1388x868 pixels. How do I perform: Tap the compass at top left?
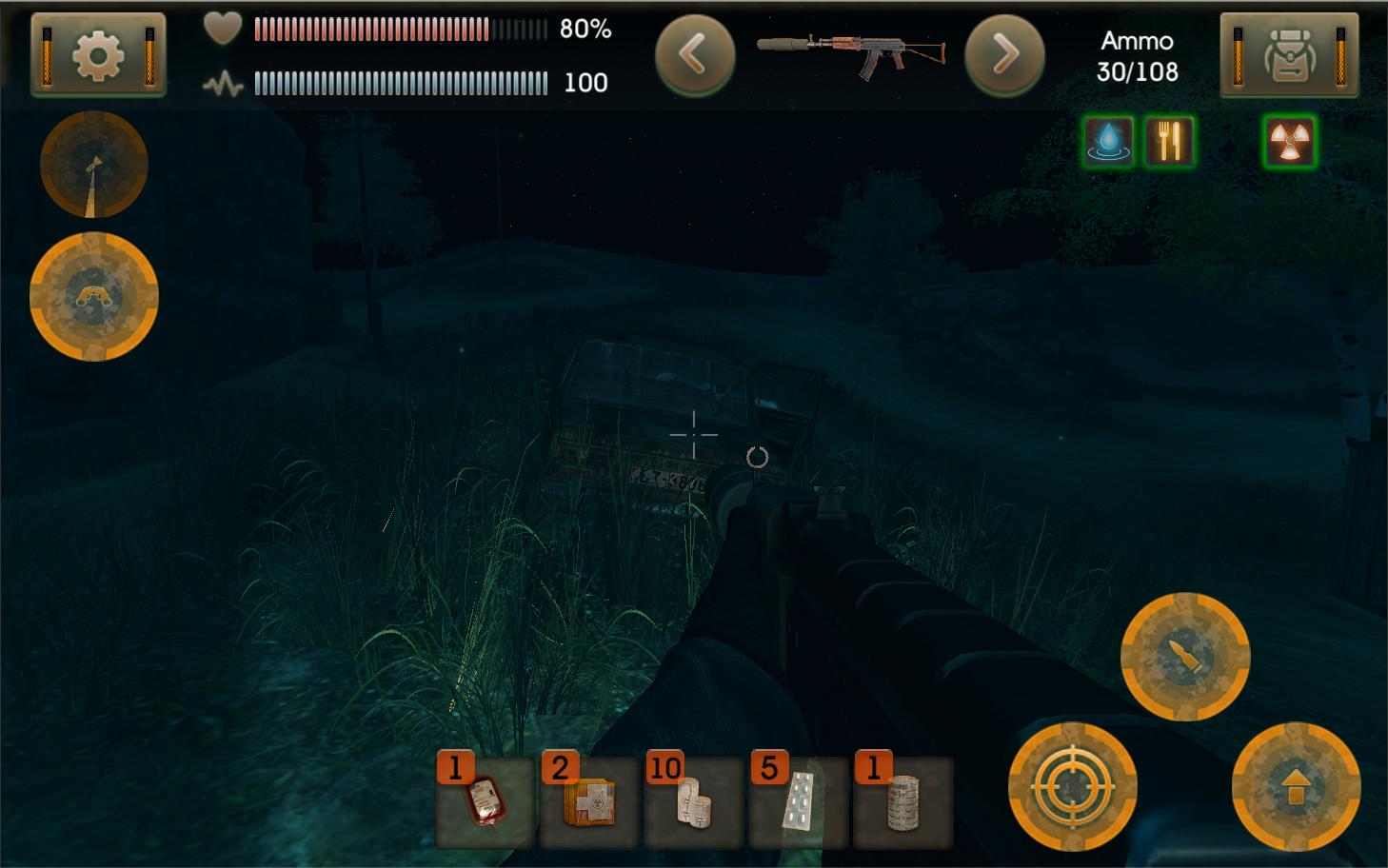tap(93, 164)
